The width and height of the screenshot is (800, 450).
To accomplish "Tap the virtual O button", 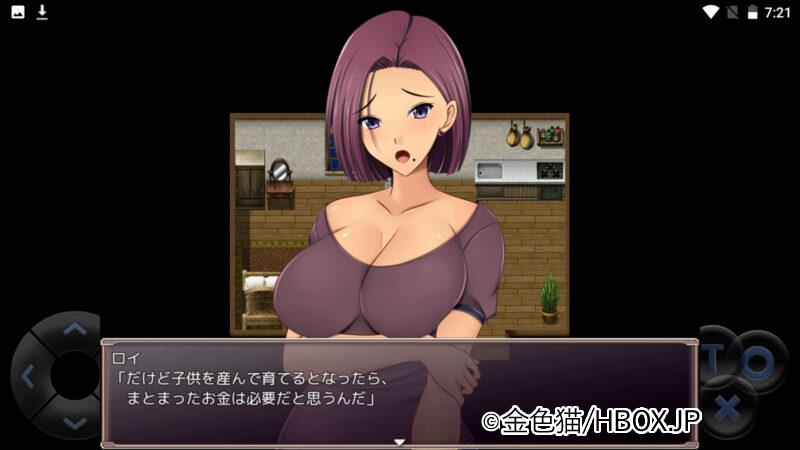I will (x=757, y=361).
